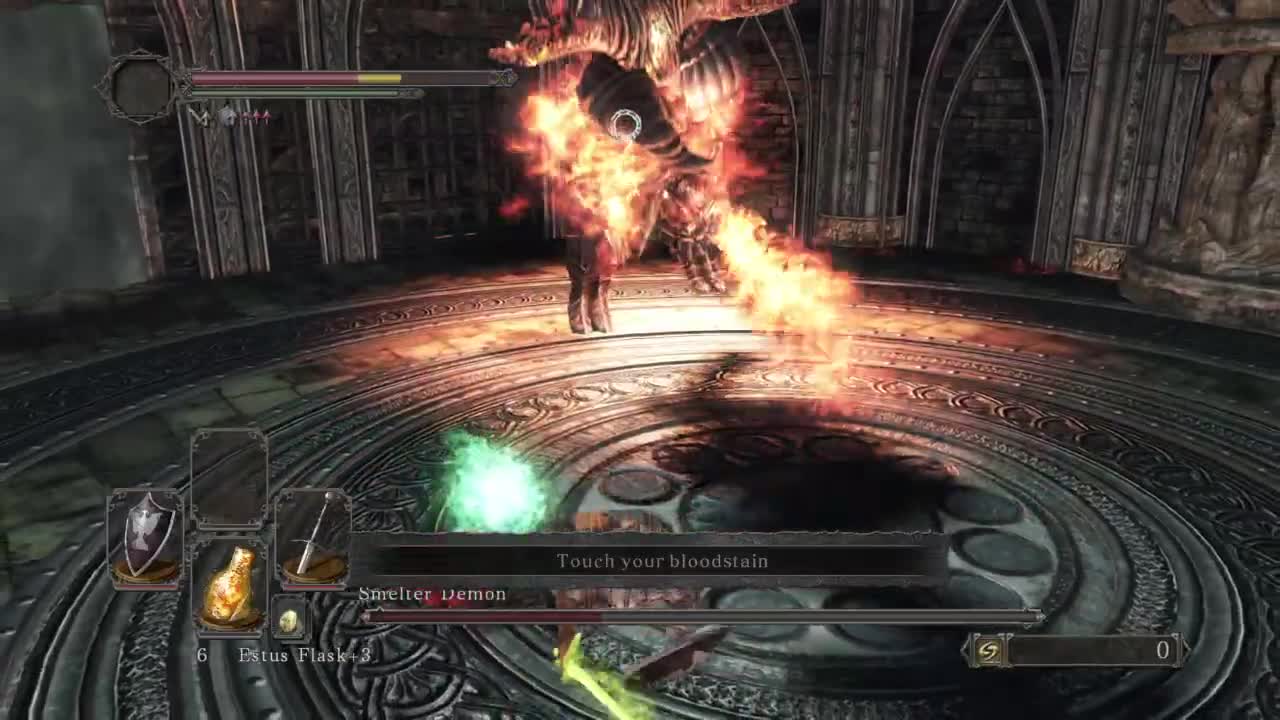Viewport: 1280px width, 720px height.
Task: Dismiss the Touch your bloodstain notification
Action: pos(663,561)
